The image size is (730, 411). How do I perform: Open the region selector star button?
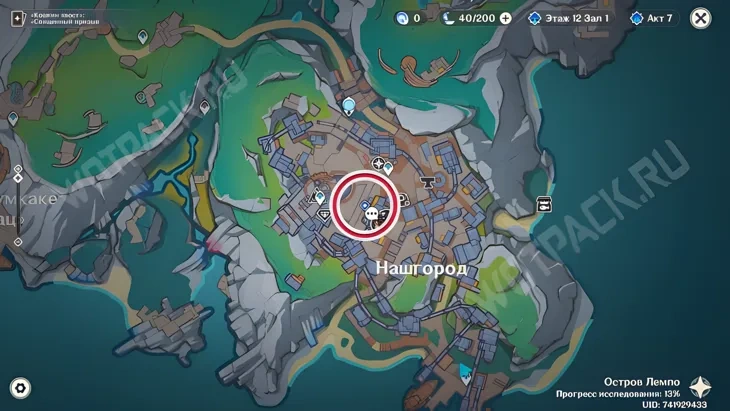[x=702, y=389]
